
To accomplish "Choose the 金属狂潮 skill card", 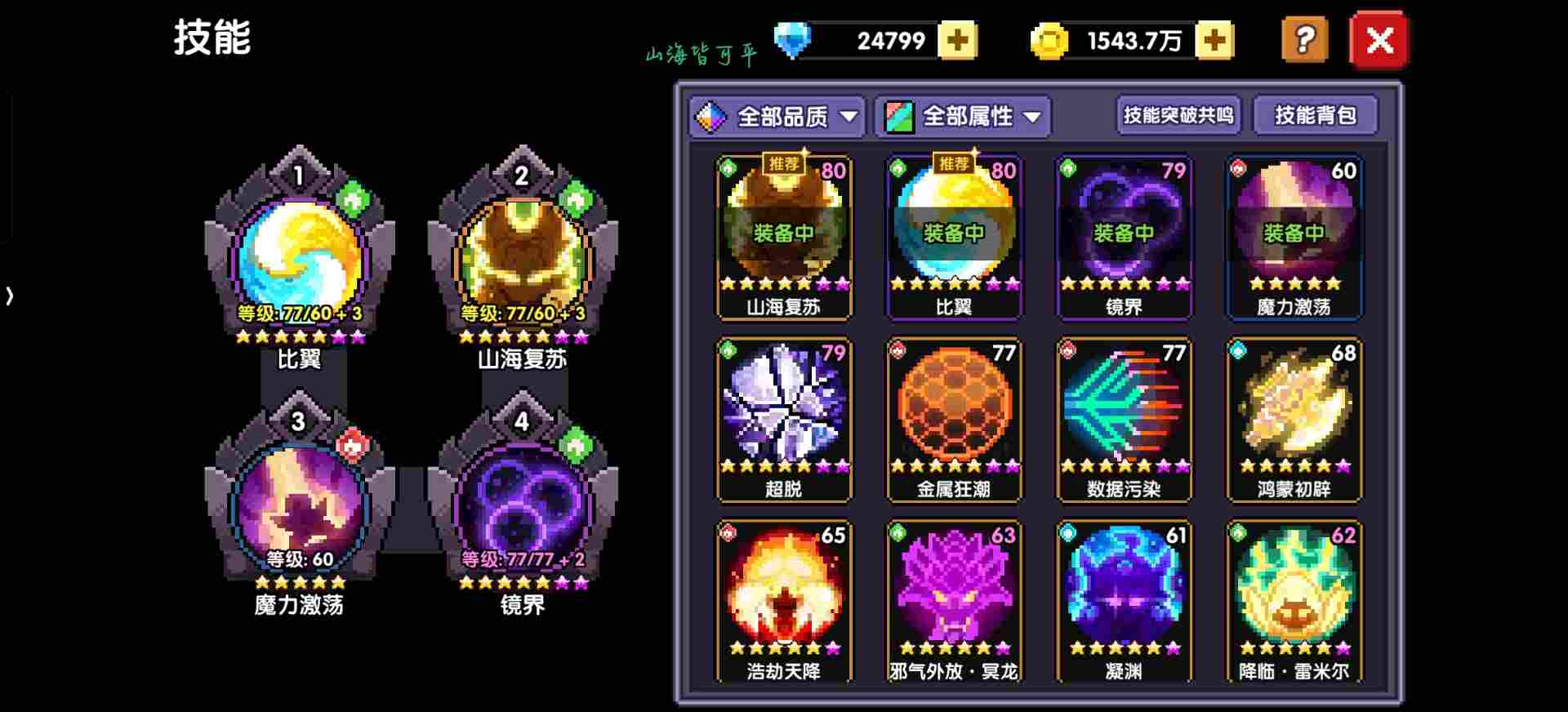I will click(954, 418).
